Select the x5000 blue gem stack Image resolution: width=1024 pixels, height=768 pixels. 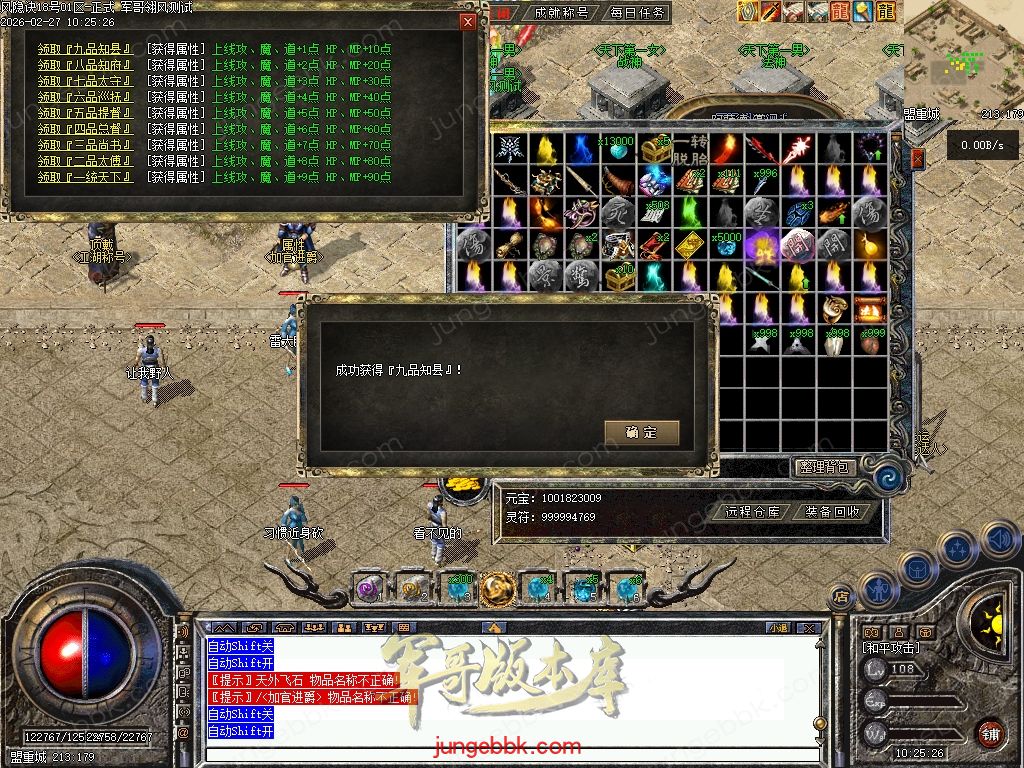(724, 243)
